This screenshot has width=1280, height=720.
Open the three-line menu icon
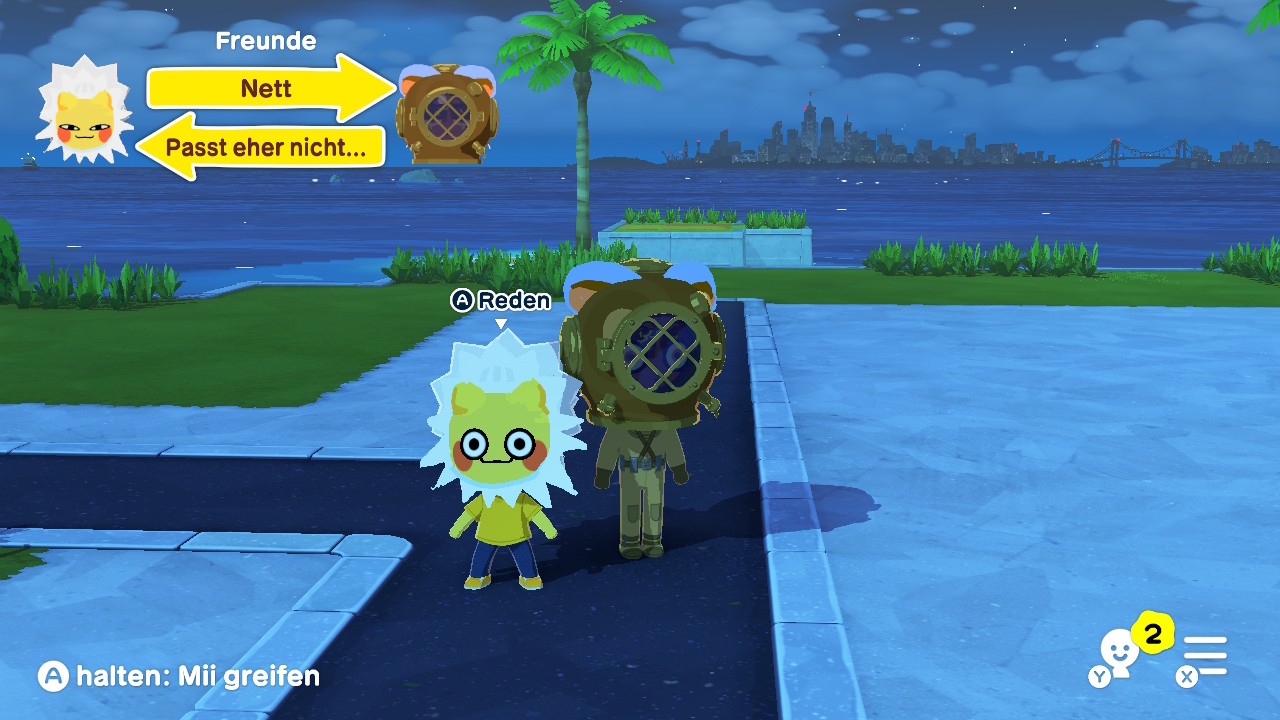point(1204,656)
